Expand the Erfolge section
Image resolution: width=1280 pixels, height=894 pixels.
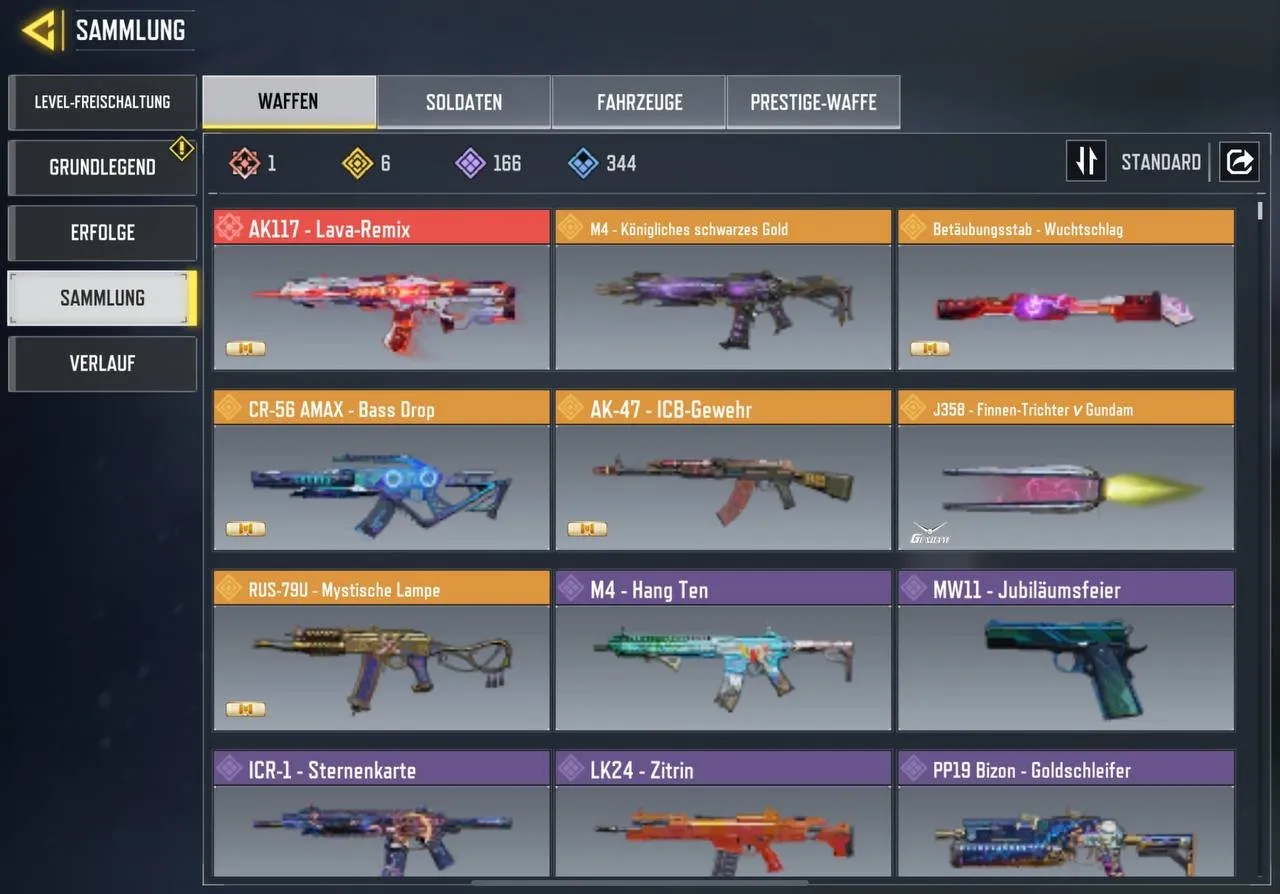tap(102, 233)
